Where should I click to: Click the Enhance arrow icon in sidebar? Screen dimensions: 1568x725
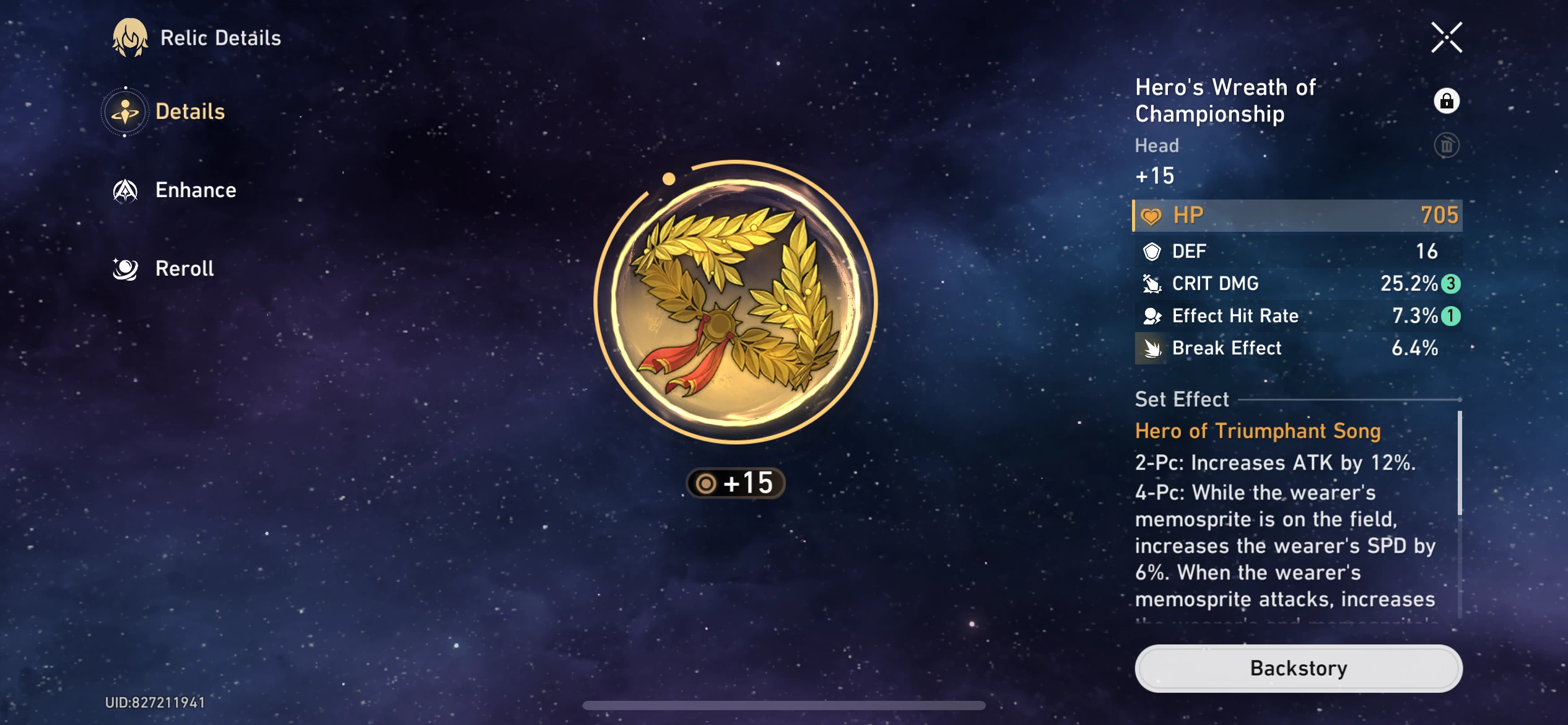[x=124, y=190]
